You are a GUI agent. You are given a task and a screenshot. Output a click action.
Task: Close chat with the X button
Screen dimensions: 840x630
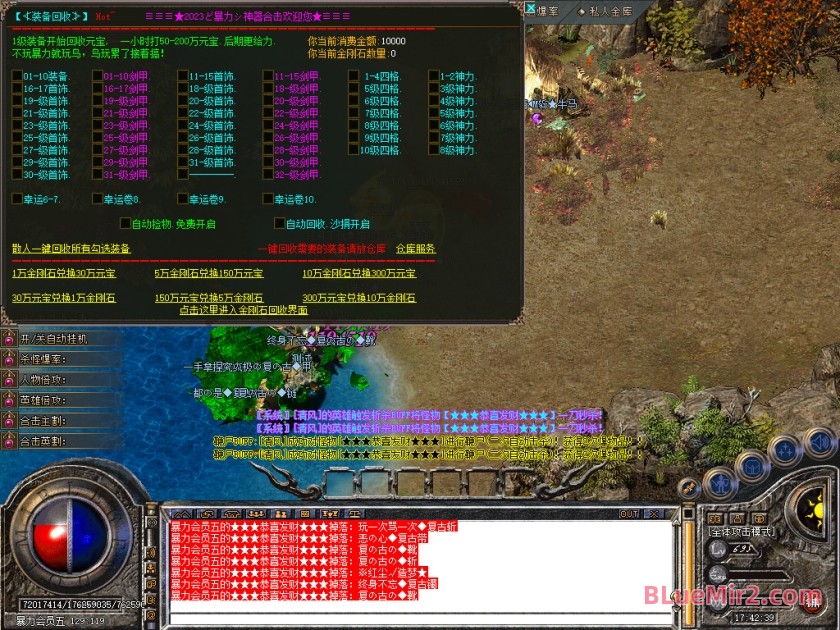click(654, 514)
